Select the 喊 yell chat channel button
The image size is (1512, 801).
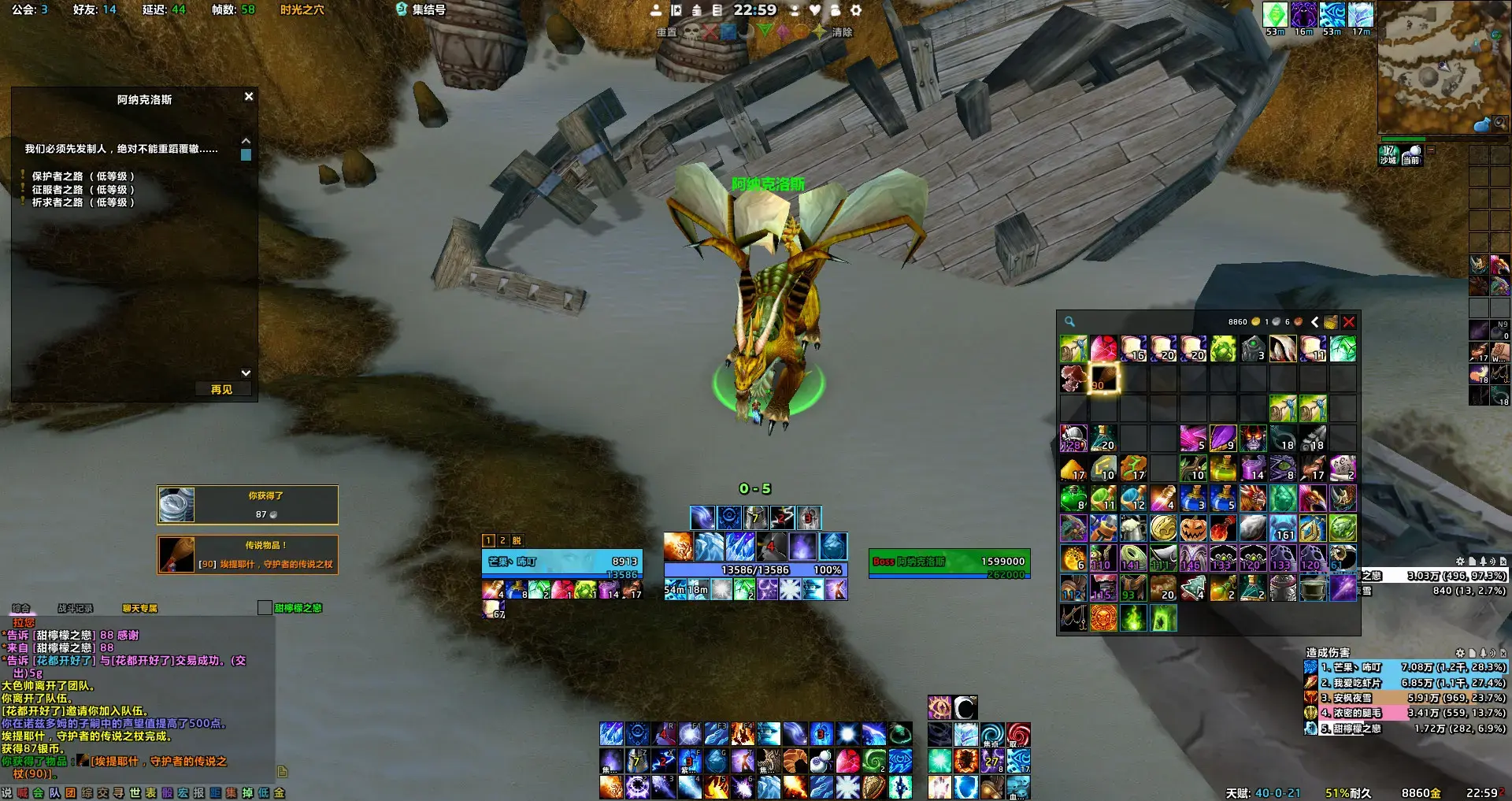22,793
